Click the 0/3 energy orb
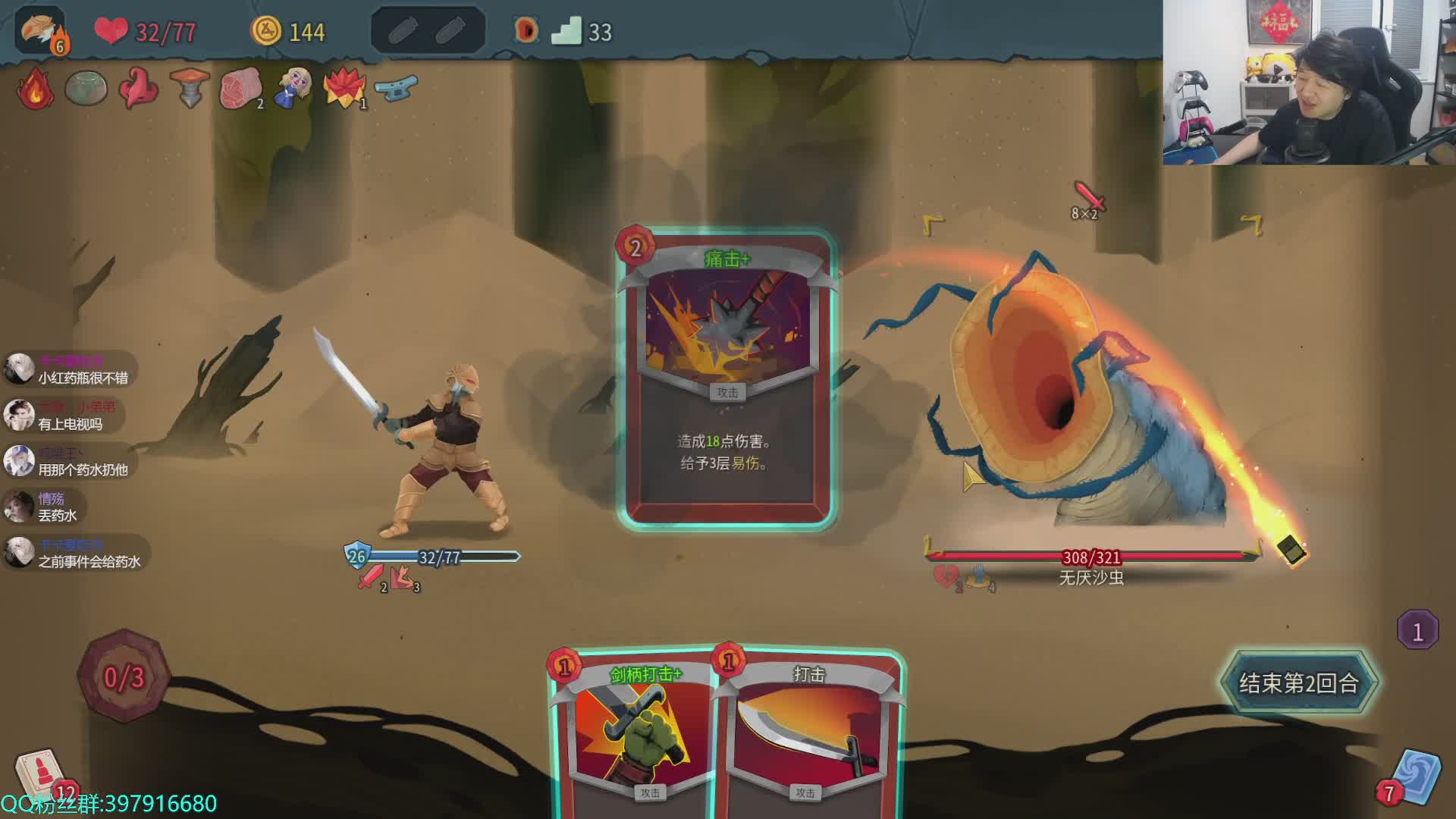Screen dimensions: 1456x819 click(x=124, y=676)
